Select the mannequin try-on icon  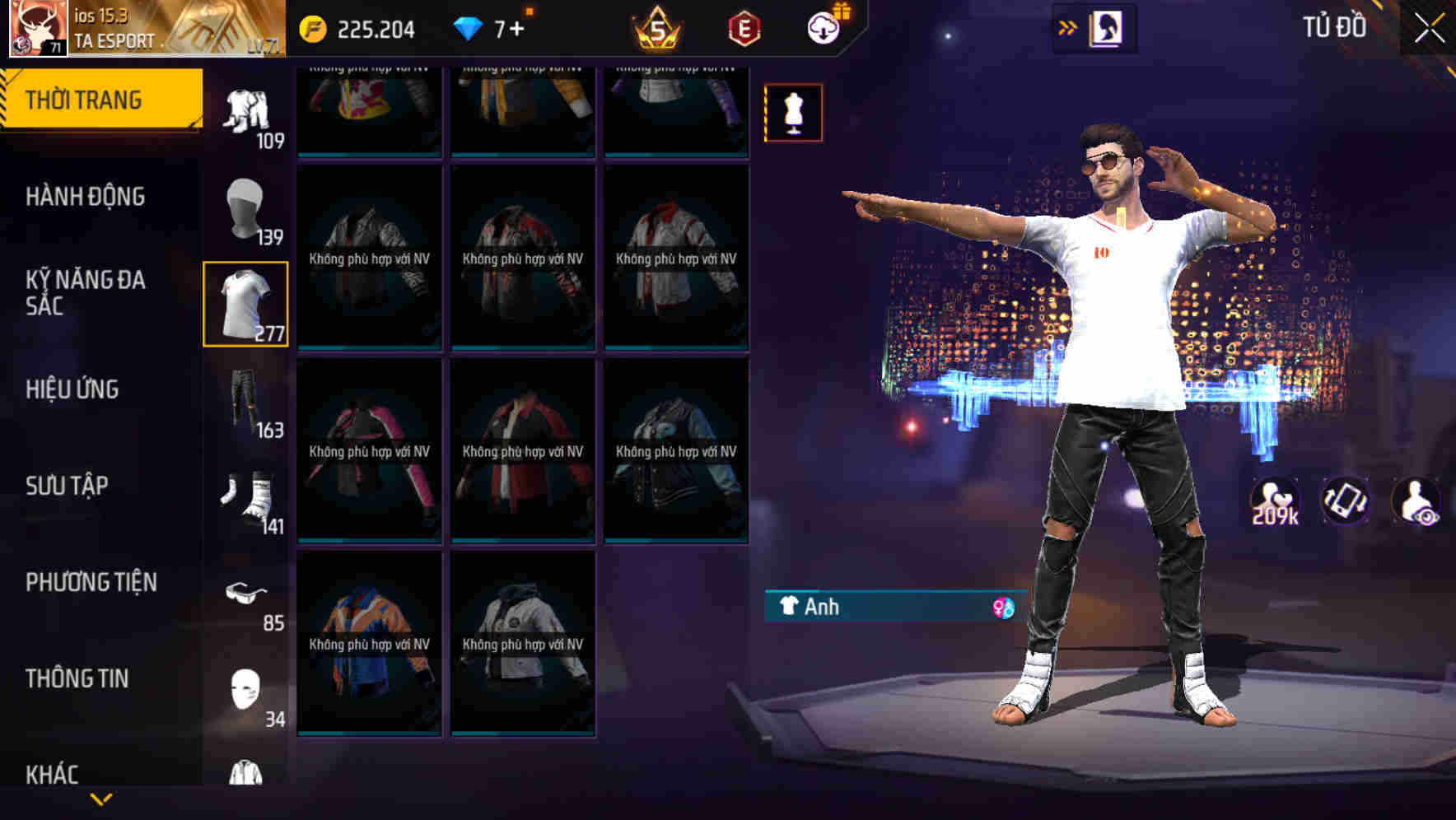click(792, 113)
